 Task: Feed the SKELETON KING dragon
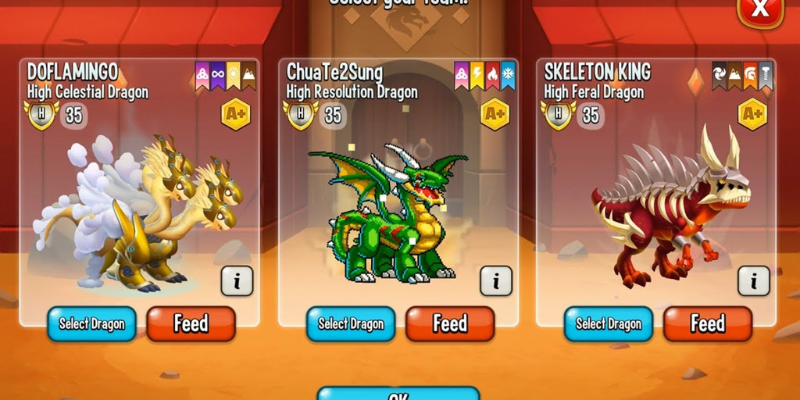(707, 324)
